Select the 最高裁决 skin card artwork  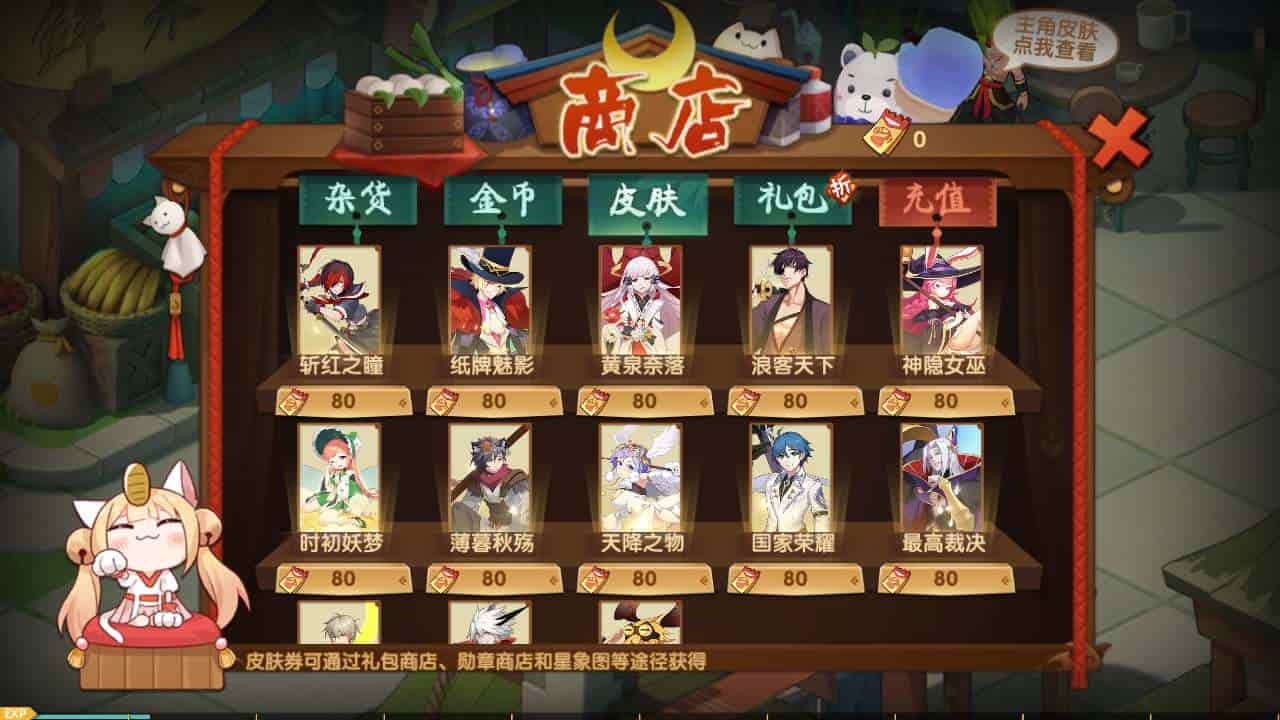point(944,480)
